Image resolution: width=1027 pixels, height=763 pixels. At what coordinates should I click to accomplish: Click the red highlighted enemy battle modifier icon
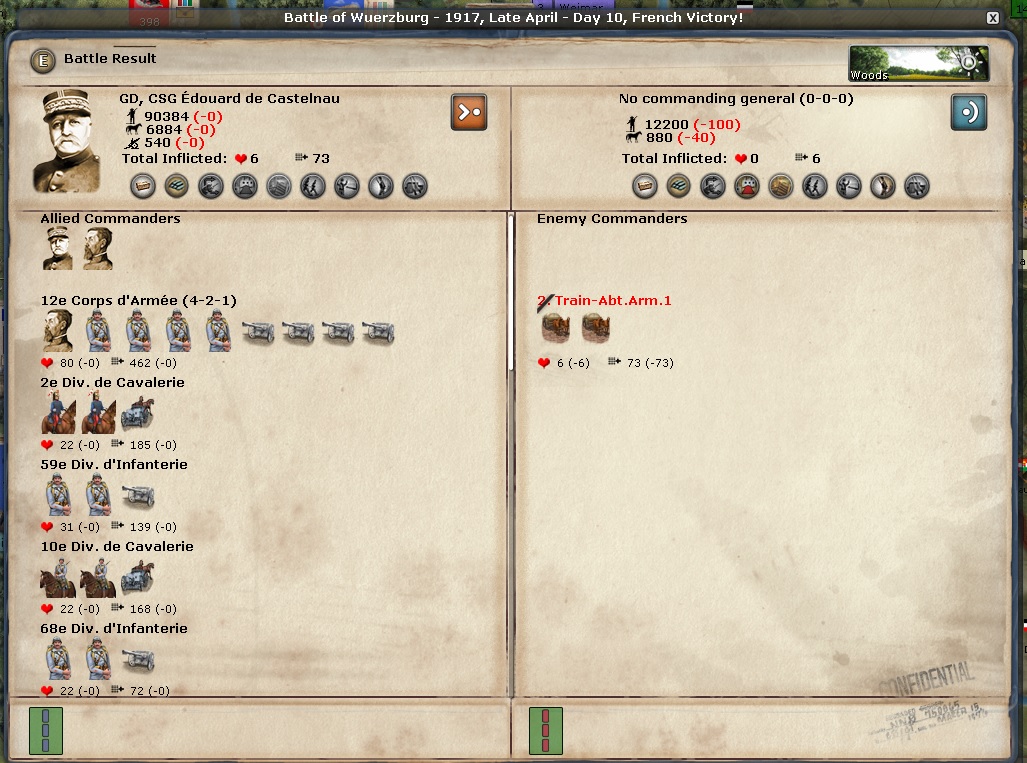747,186
